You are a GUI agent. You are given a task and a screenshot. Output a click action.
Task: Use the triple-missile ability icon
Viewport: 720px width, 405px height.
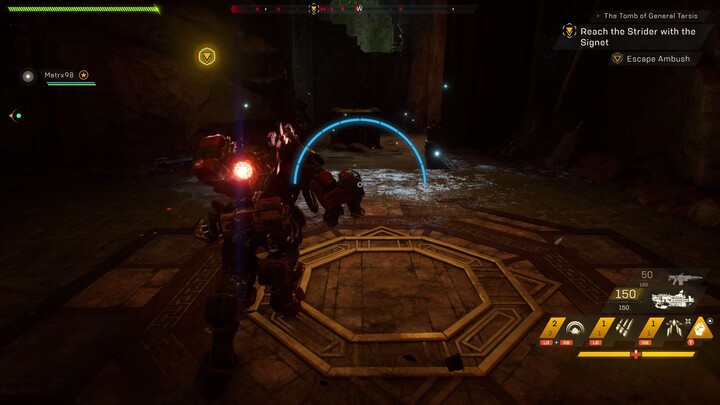click(x=624, y=328)
